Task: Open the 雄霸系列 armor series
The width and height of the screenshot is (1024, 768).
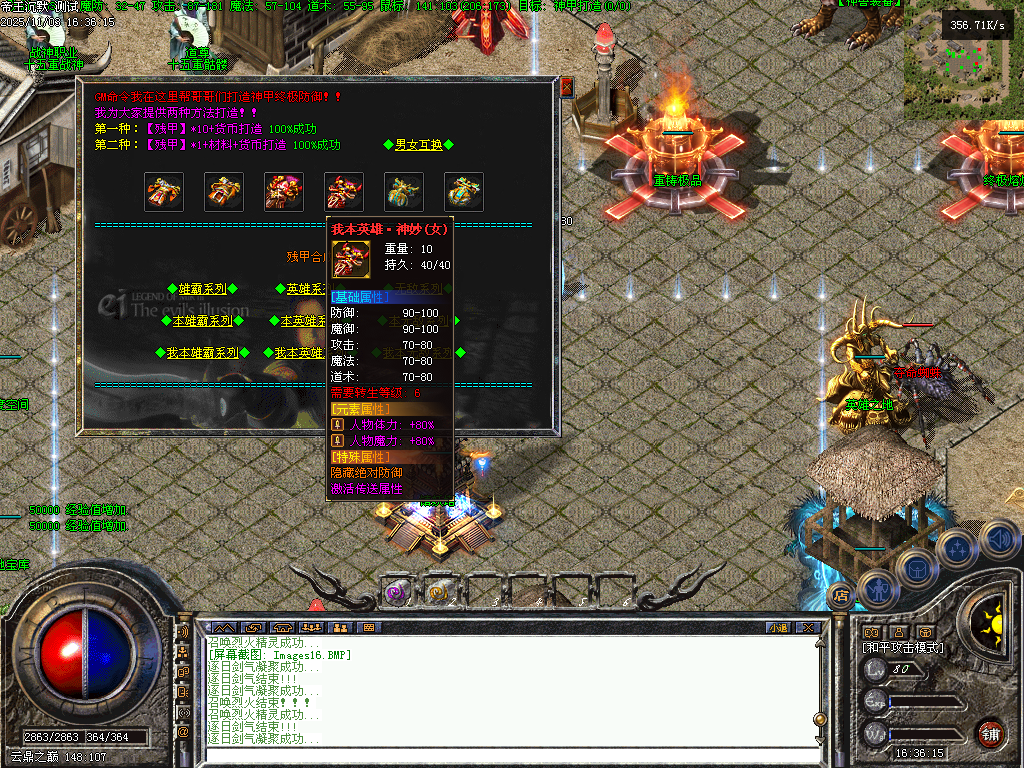Action: 202,289
